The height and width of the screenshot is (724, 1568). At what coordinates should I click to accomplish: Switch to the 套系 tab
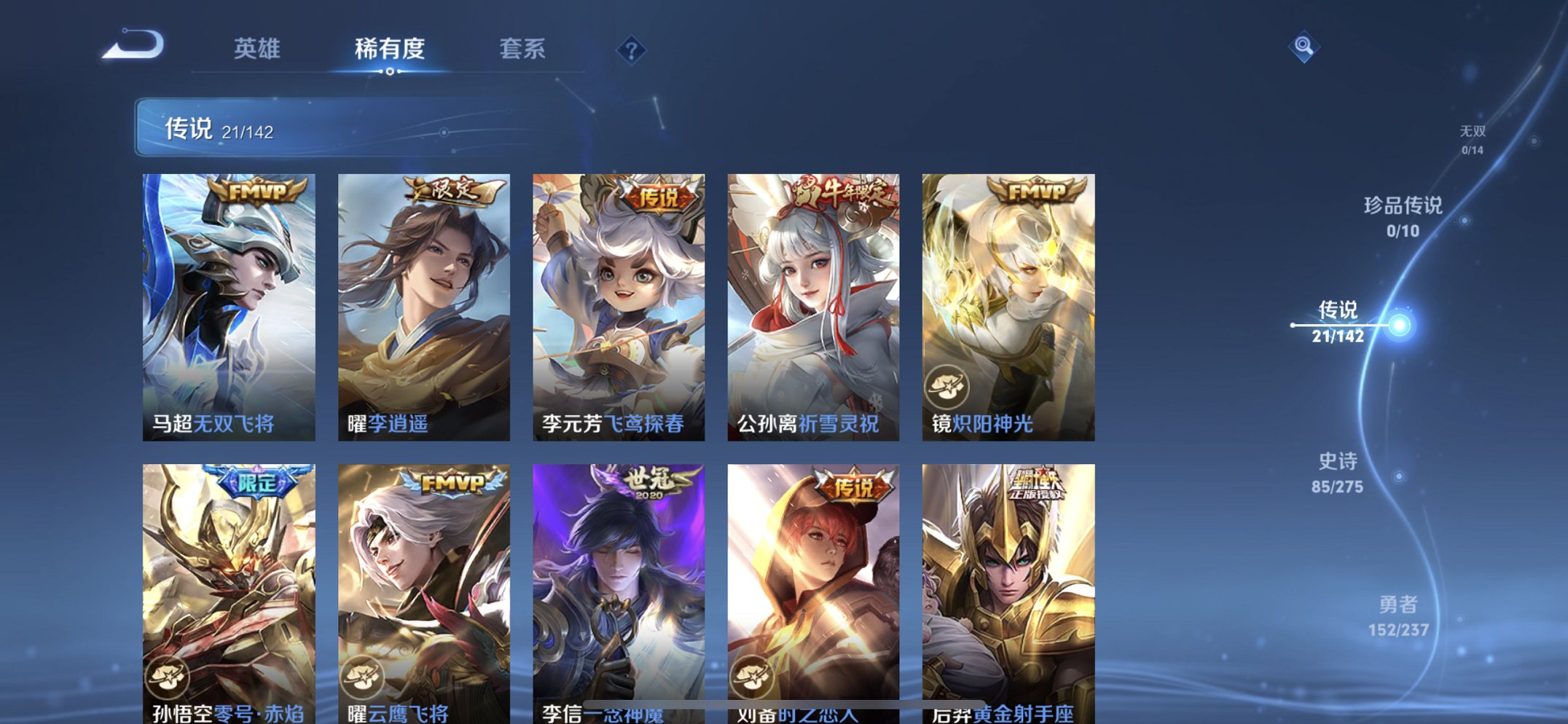click(x=523, y=49)
